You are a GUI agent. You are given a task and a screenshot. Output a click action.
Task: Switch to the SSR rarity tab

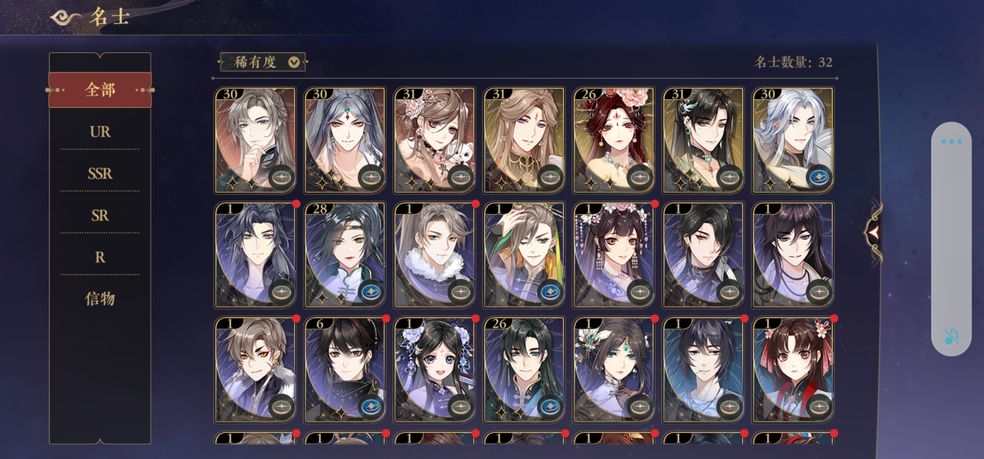coord(100,173)
